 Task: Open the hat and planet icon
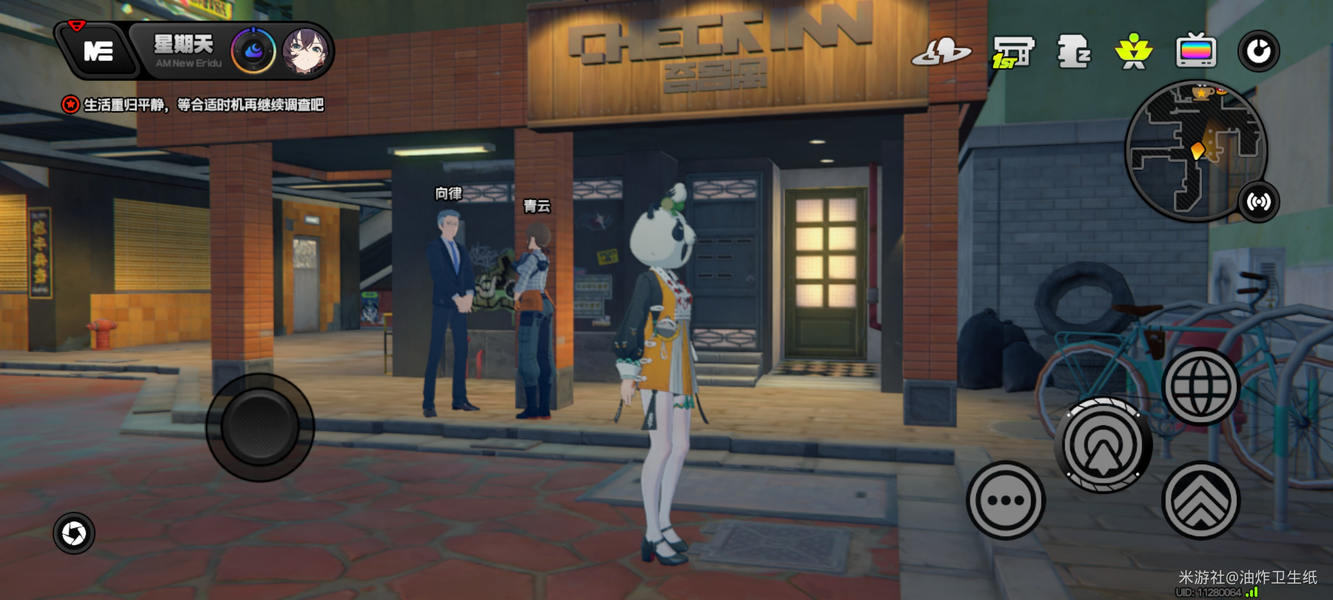coord(941,52)
